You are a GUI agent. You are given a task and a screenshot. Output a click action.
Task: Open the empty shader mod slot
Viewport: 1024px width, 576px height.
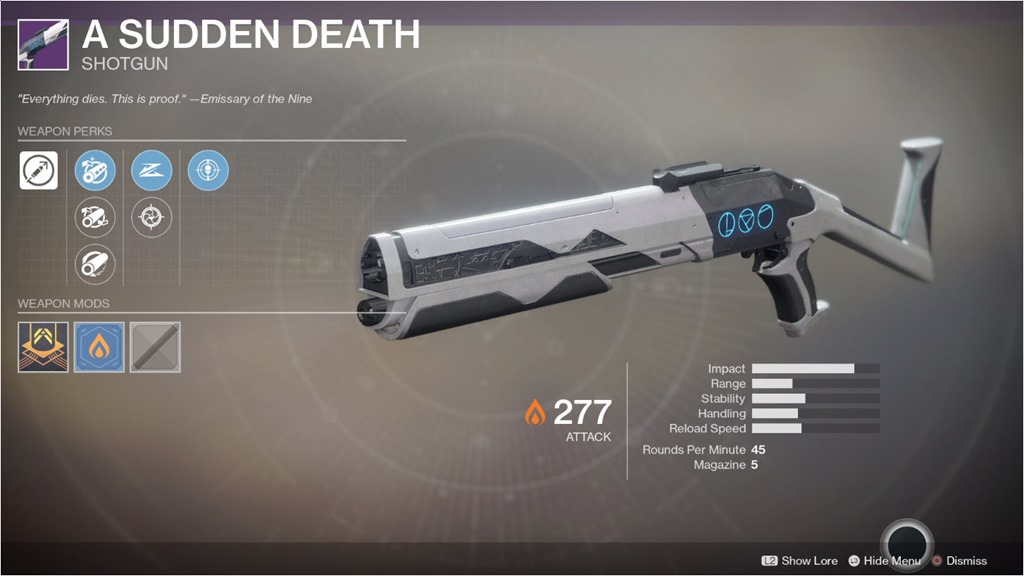coord(155,347)
